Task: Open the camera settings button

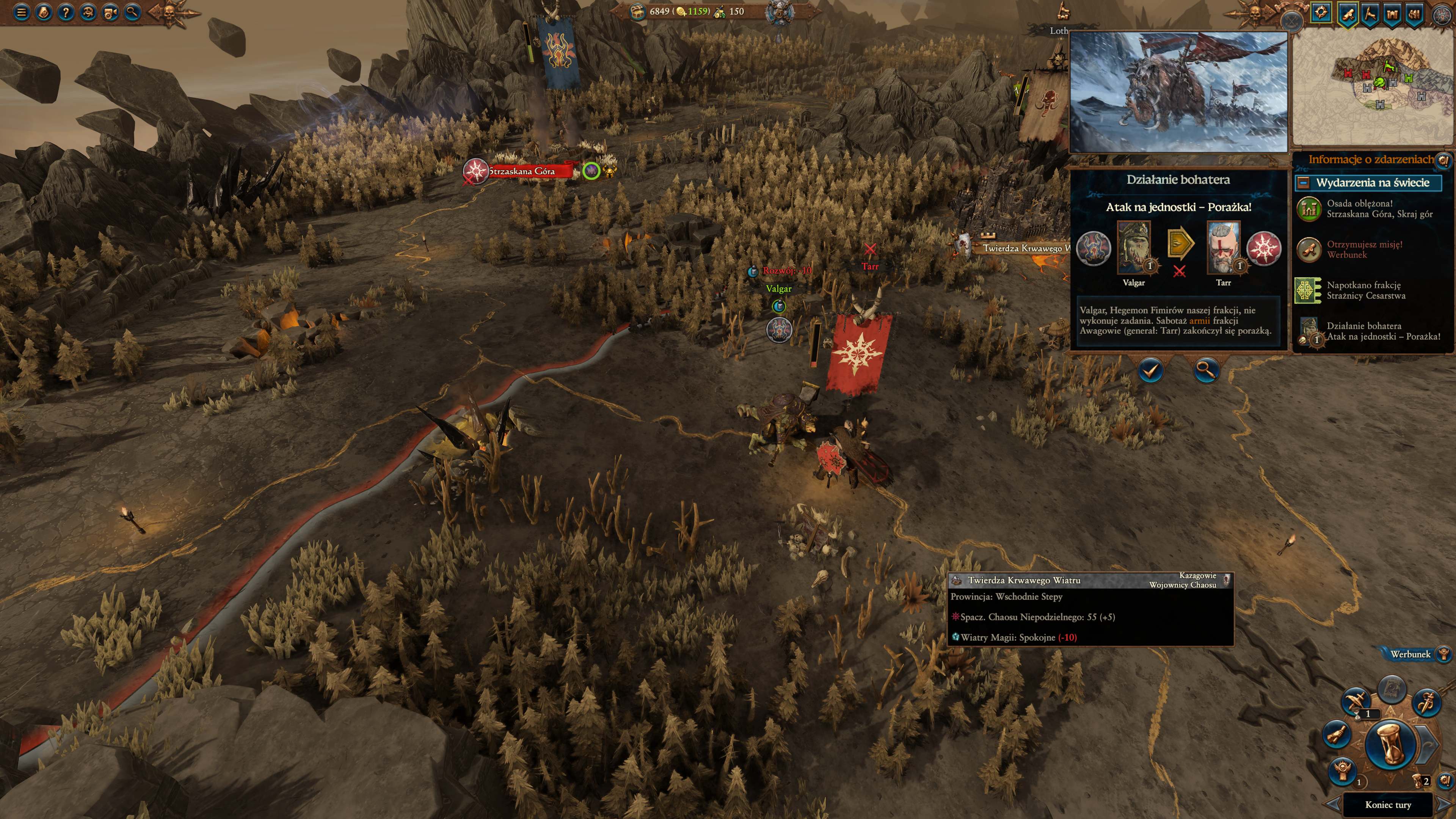Action: coord(110,12)
